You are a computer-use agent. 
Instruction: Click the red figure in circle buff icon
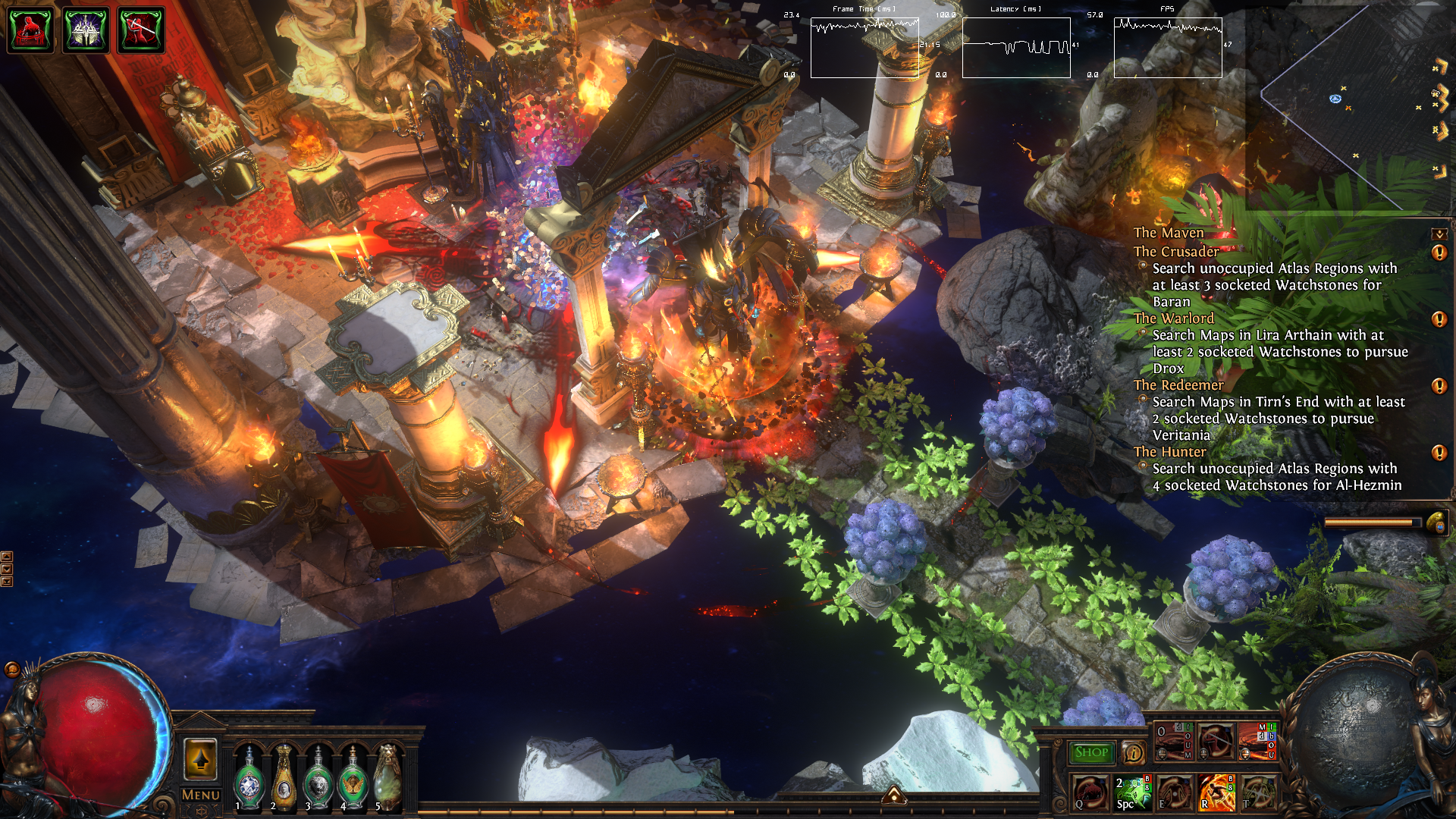click(30, 30)
